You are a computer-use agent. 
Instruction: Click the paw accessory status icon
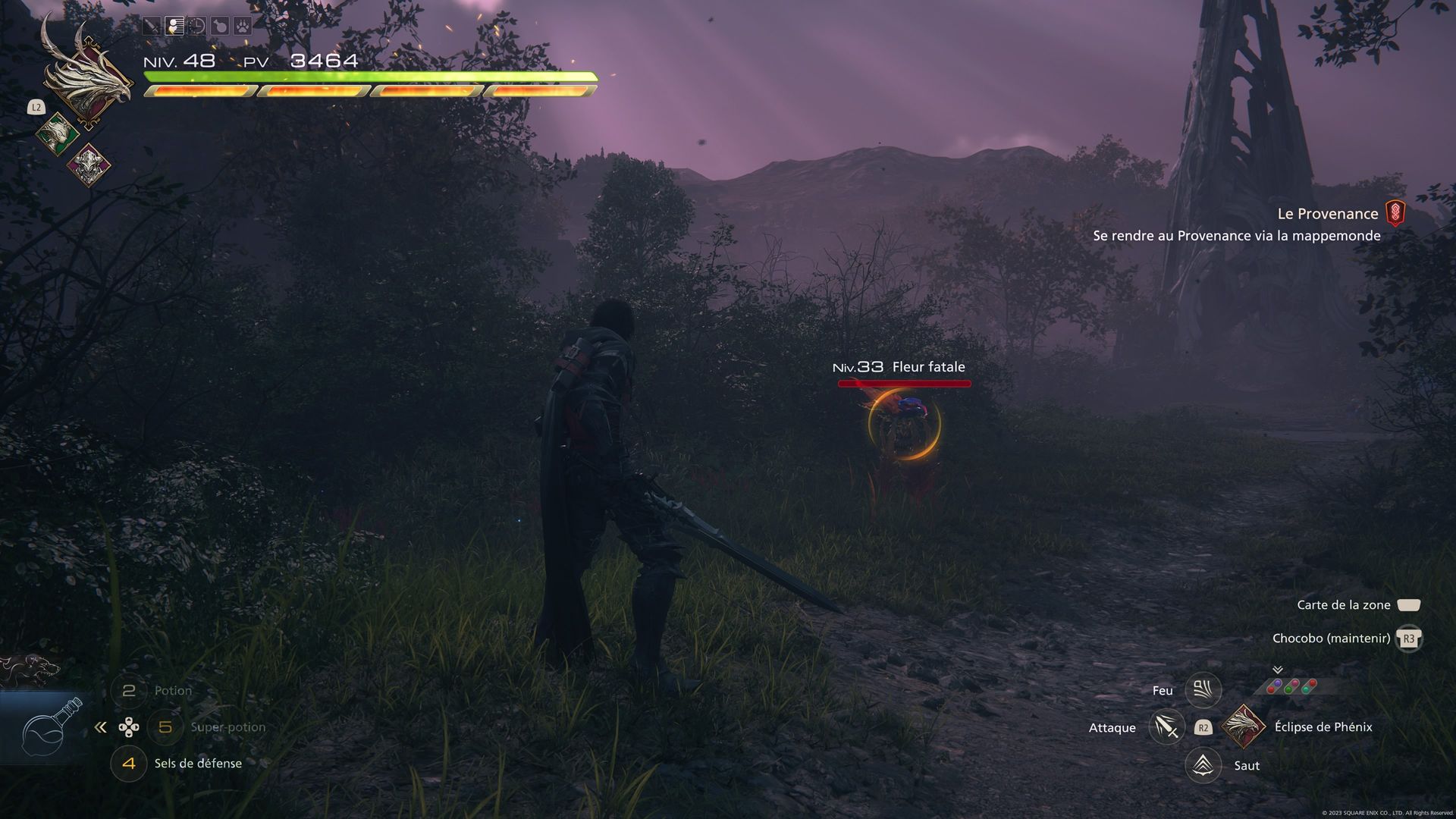[x=242, y=27]
